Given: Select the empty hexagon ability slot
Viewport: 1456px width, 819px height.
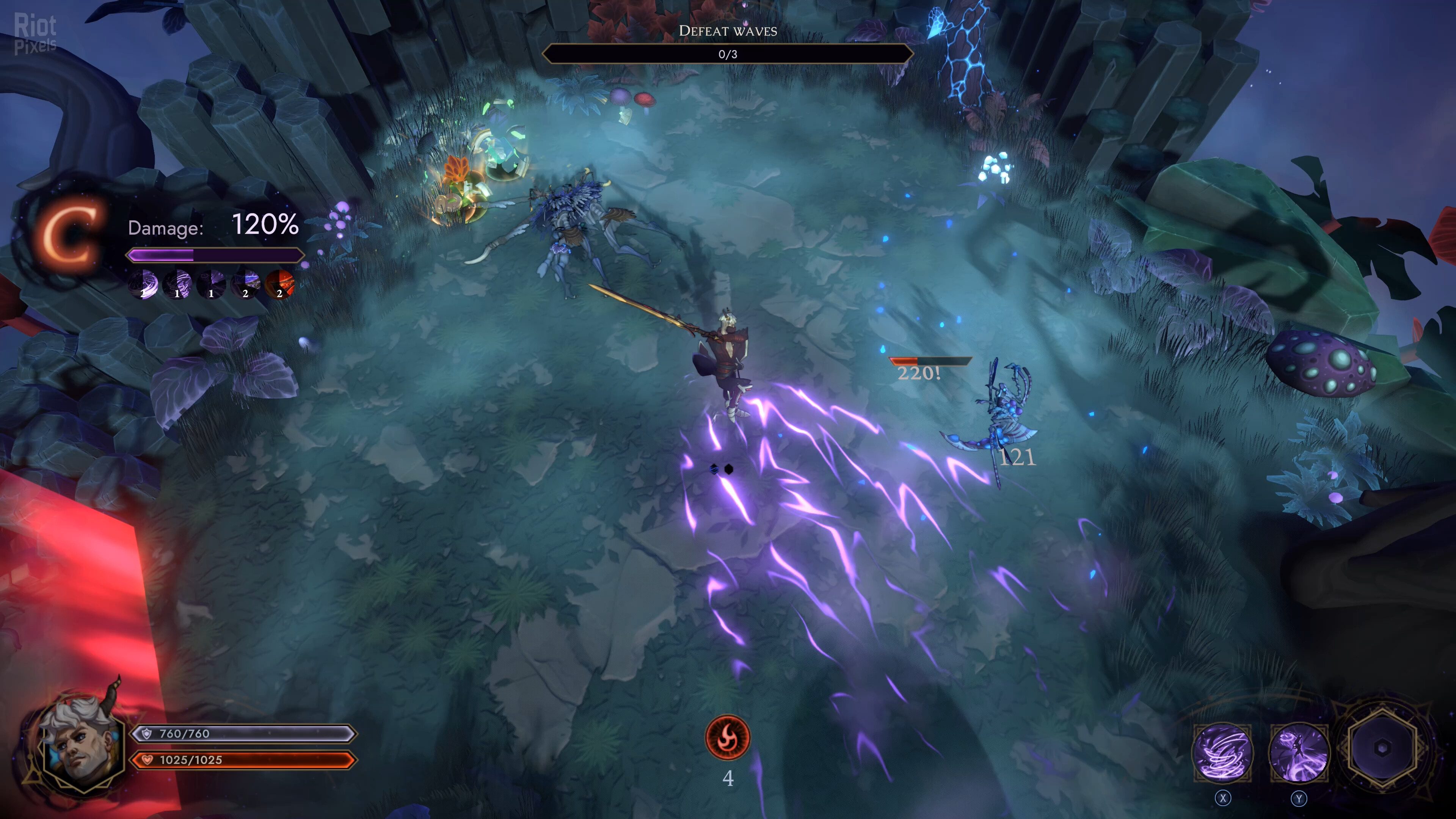Looking at the screenshot, I should [1382, 748].
